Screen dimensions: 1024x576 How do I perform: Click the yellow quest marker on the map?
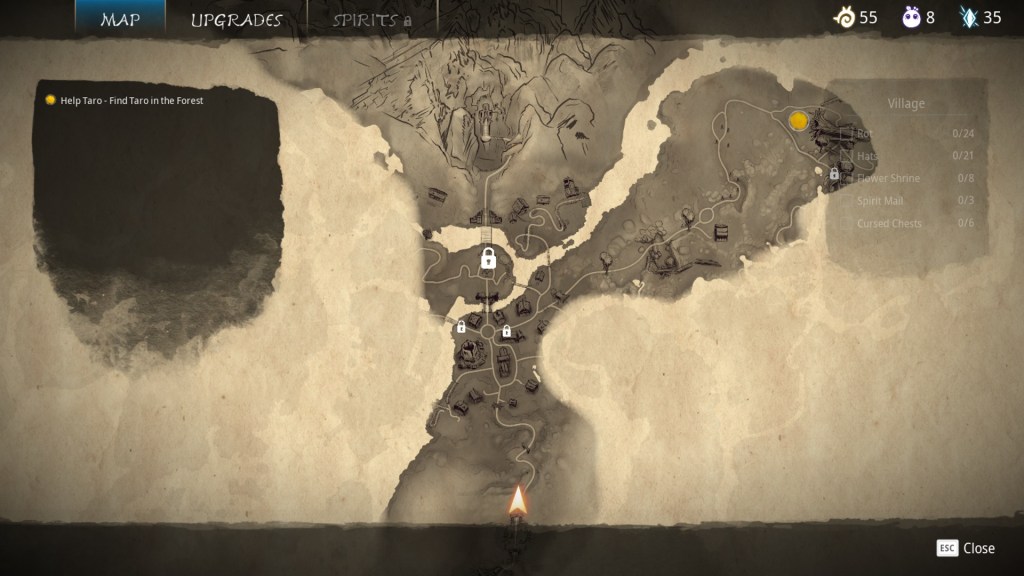(798, 121)
